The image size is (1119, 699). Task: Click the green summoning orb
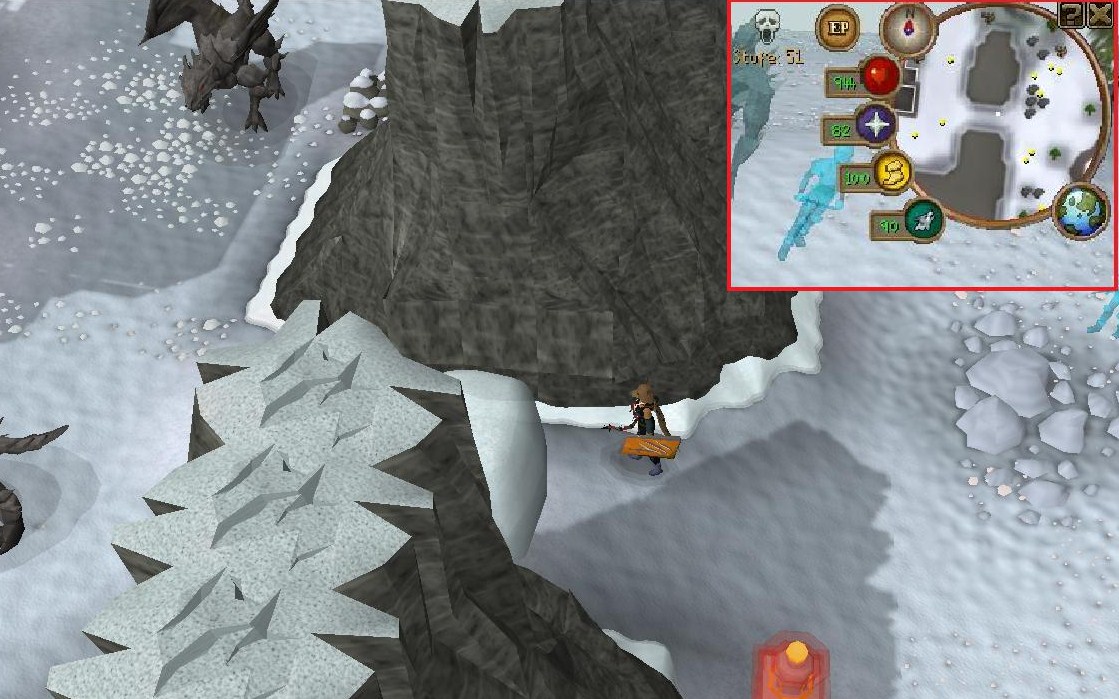(923, 220)
